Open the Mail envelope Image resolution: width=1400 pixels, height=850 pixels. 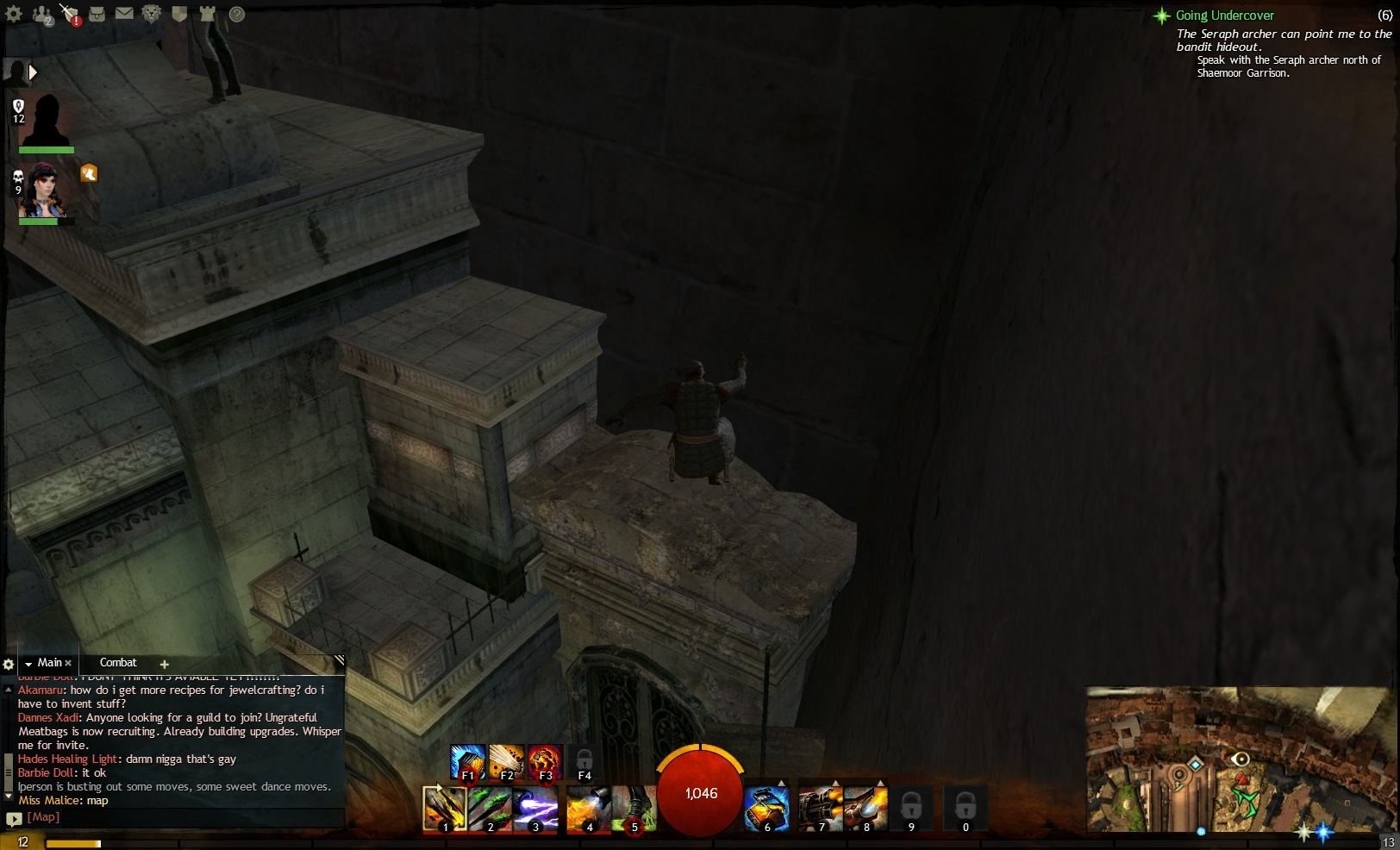(123, 14)
